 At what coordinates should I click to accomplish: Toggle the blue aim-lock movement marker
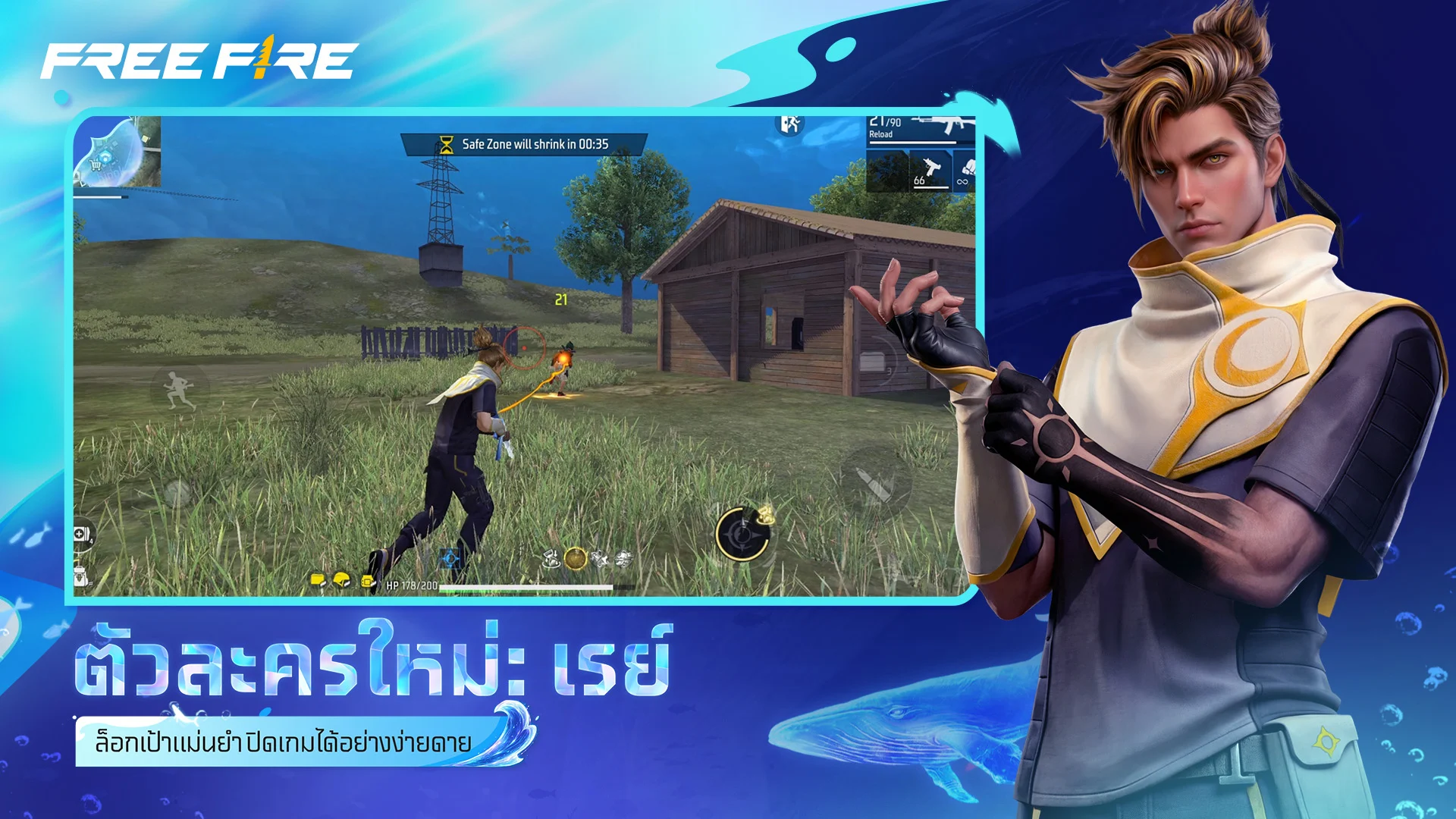450,559
